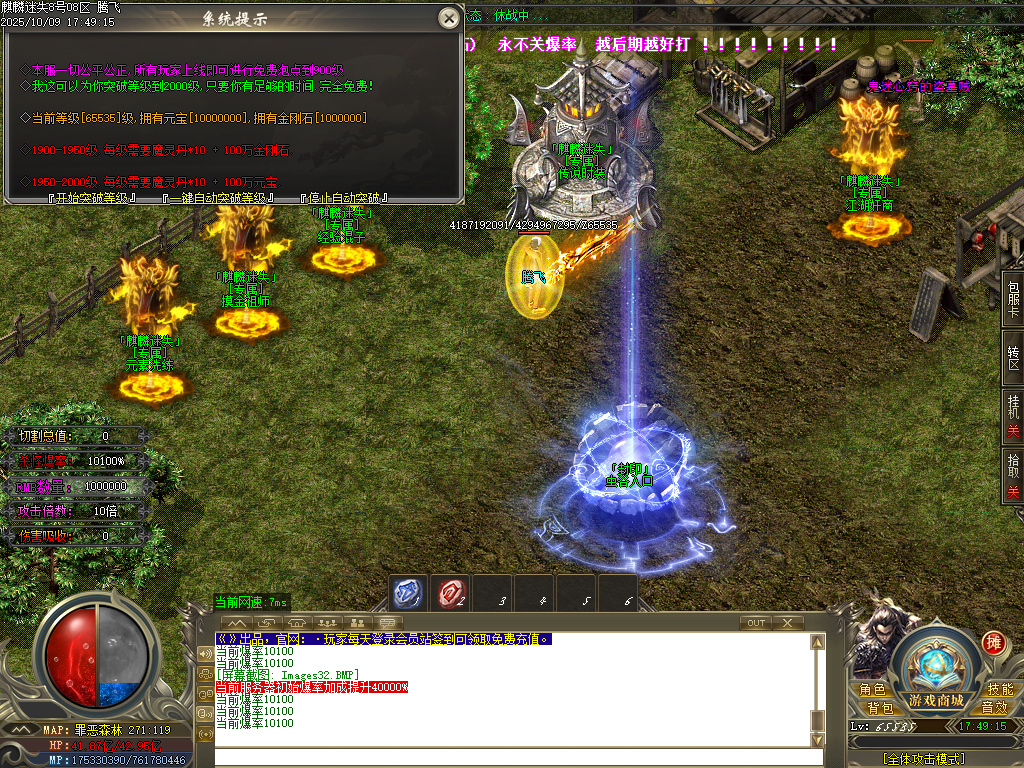Toggle the 挂机 auto-battle switch
This screenshot has height=768, width=1024.
1013,413
